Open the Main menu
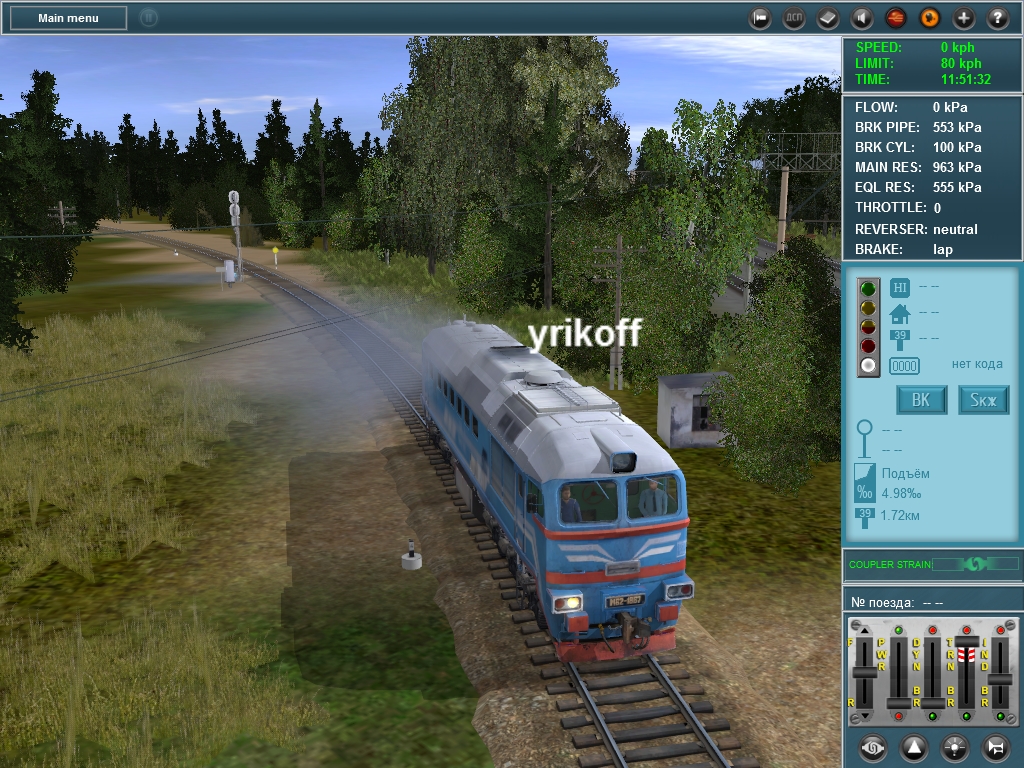 [x=68, y=18]
